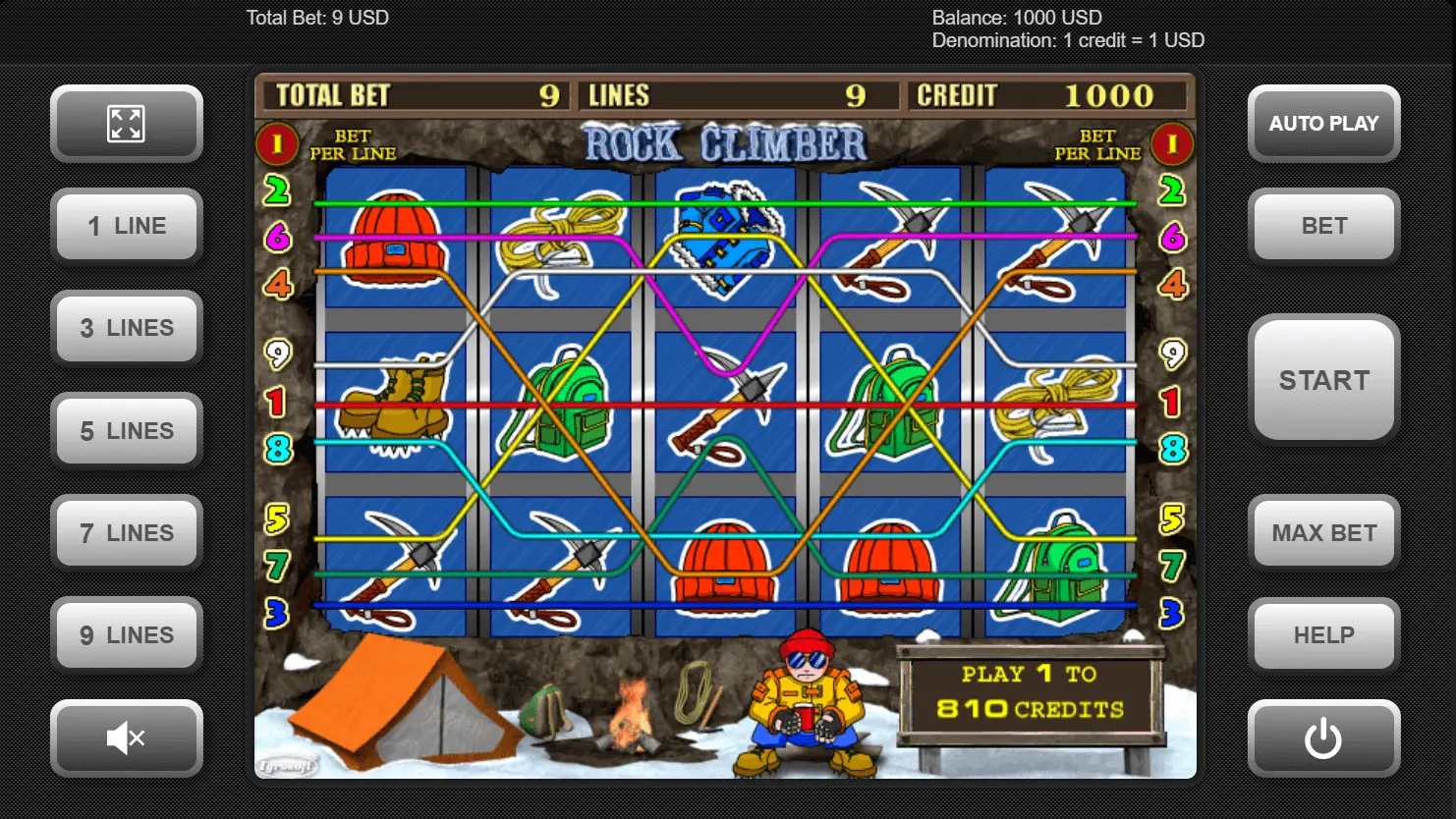The width and height of the screenshot is (1456, 819).
Task: Spin the reels with START
Action: click(1323, 380)
